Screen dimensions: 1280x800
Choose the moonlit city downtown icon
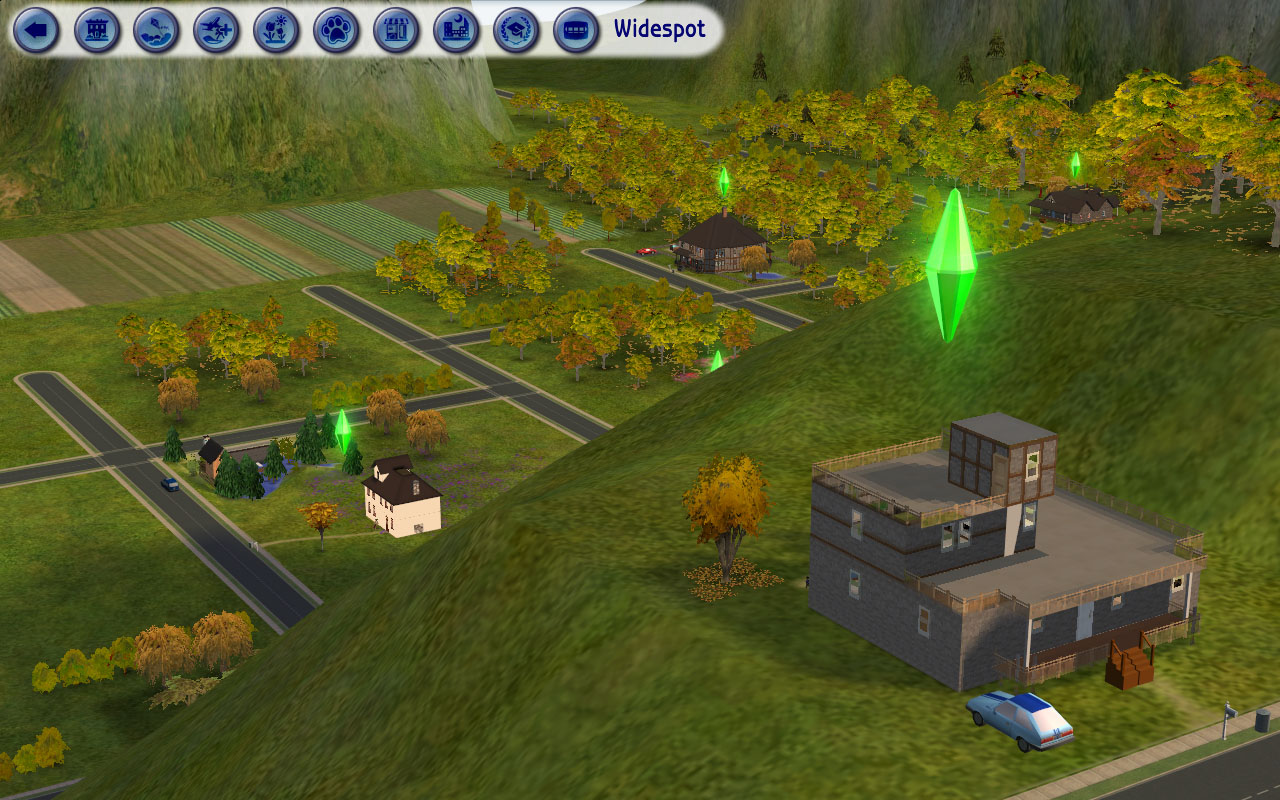click(x=457, y=30)
